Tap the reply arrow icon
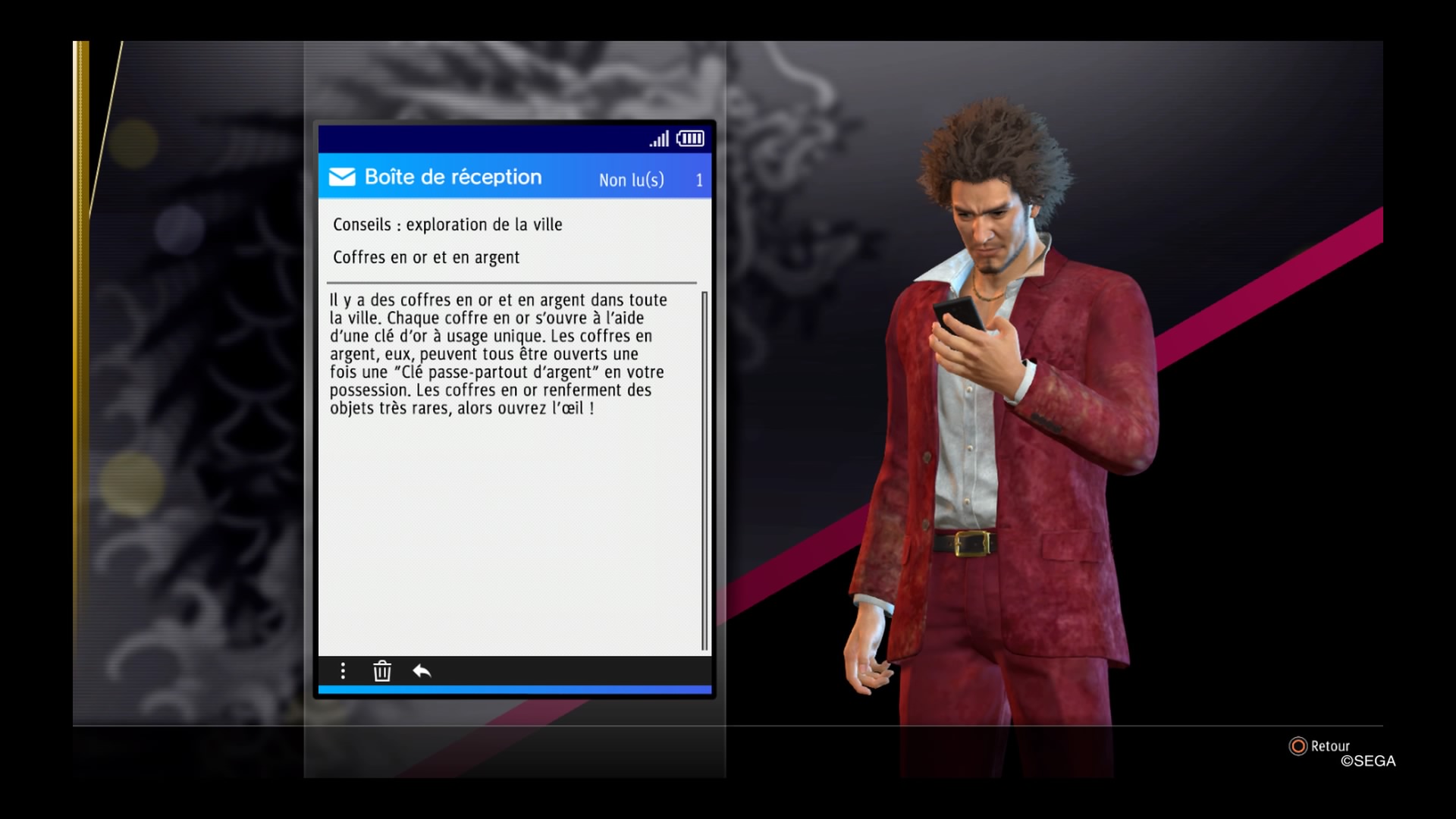Viewport: 1456px width, 819px height. coord(422,671)
